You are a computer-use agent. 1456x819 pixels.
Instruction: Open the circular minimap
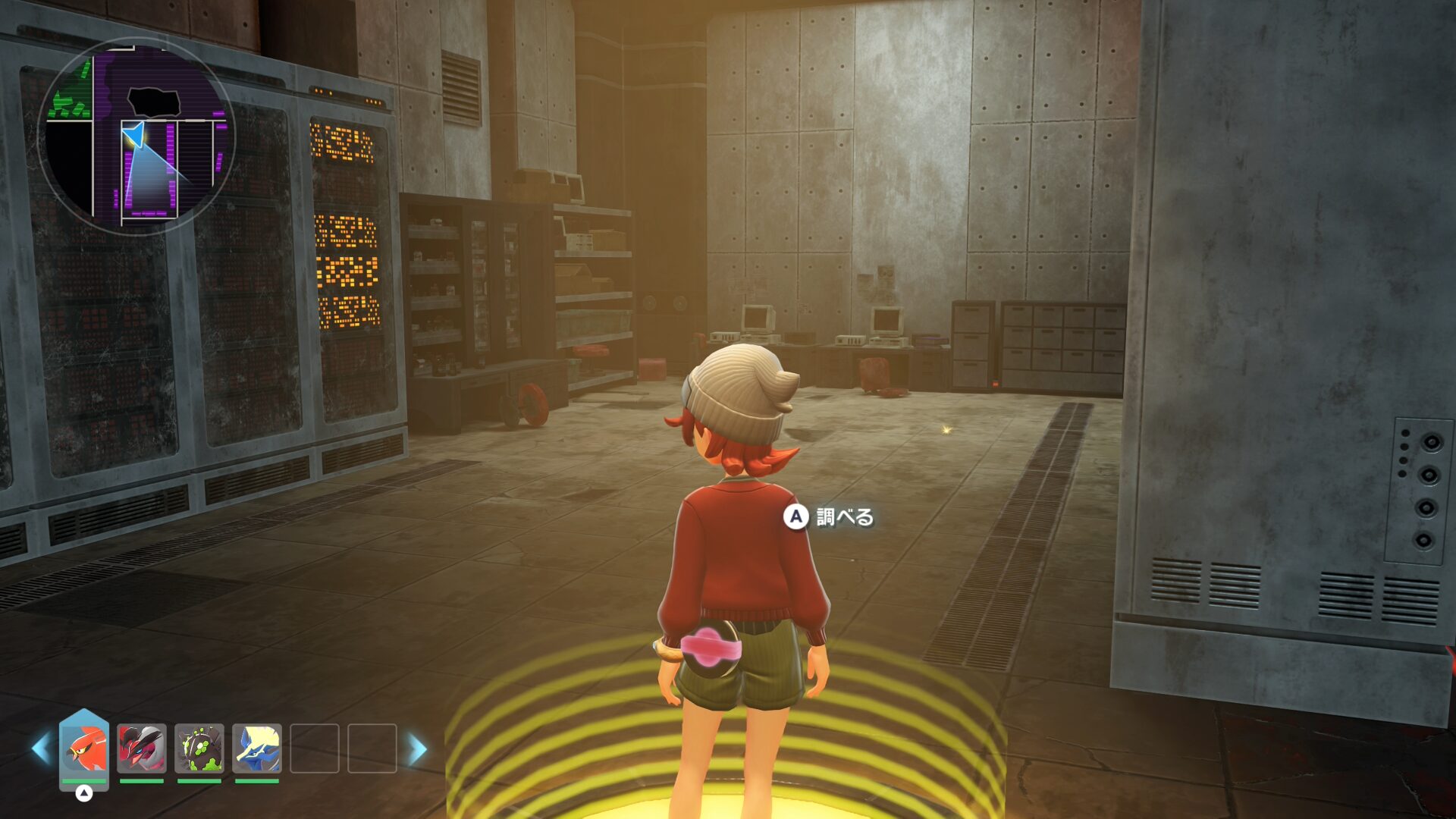(136, 136)
